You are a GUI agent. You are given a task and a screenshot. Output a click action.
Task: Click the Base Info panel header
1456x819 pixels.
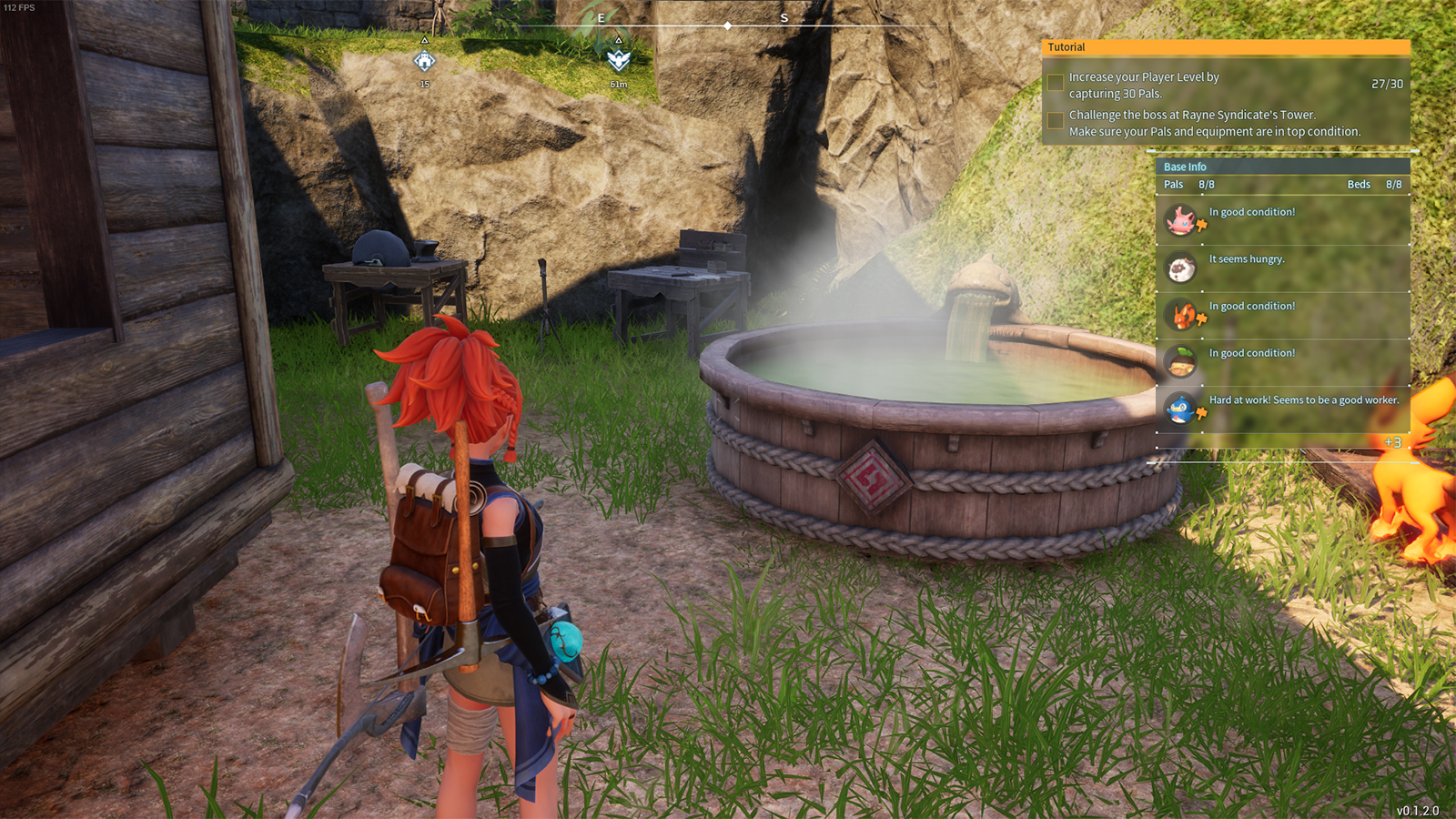pyautogui.click(x=1281, y=167)
